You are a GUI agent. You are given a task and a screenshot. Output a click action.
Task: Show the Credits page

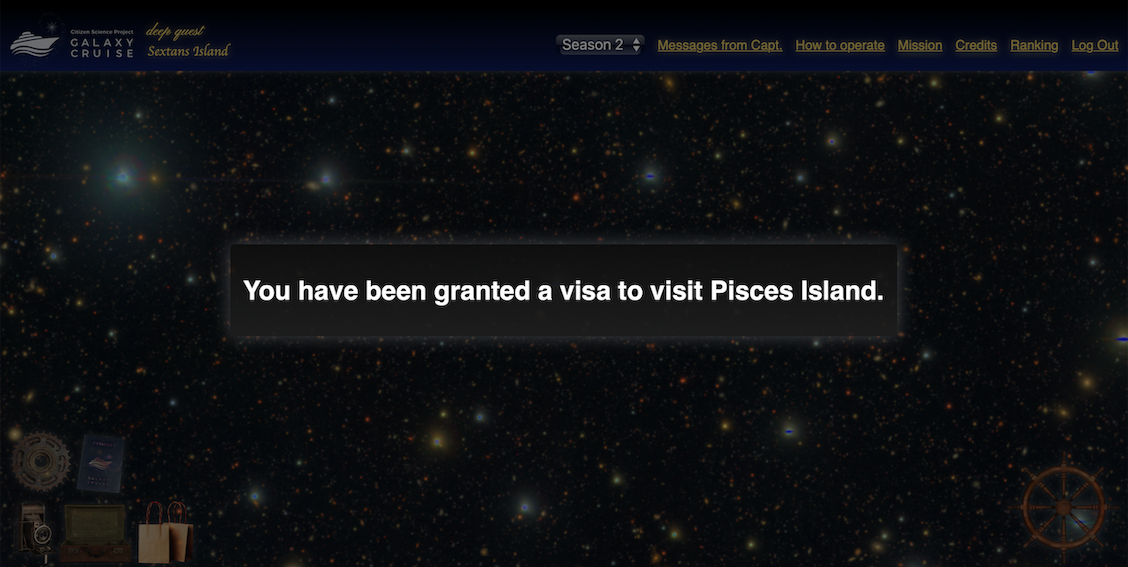975,45
